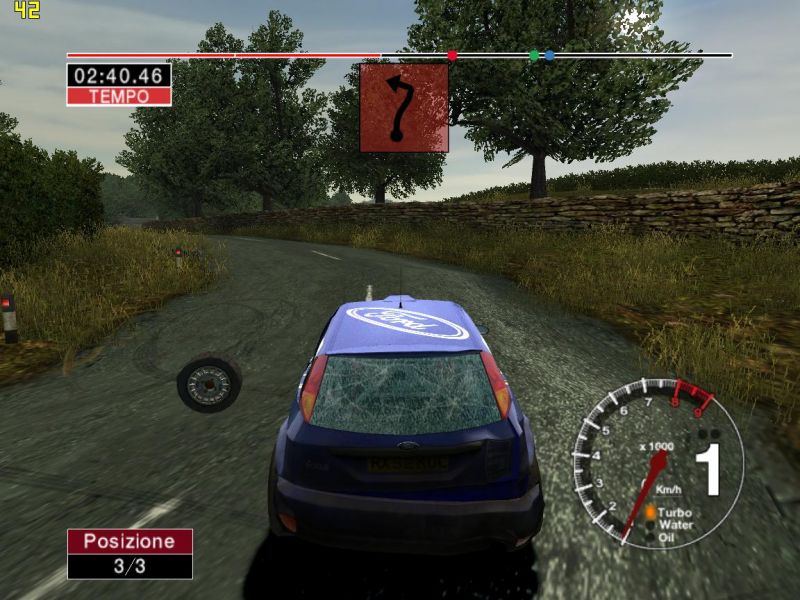Select the green marker on the stage progress bar

(534, 56)
